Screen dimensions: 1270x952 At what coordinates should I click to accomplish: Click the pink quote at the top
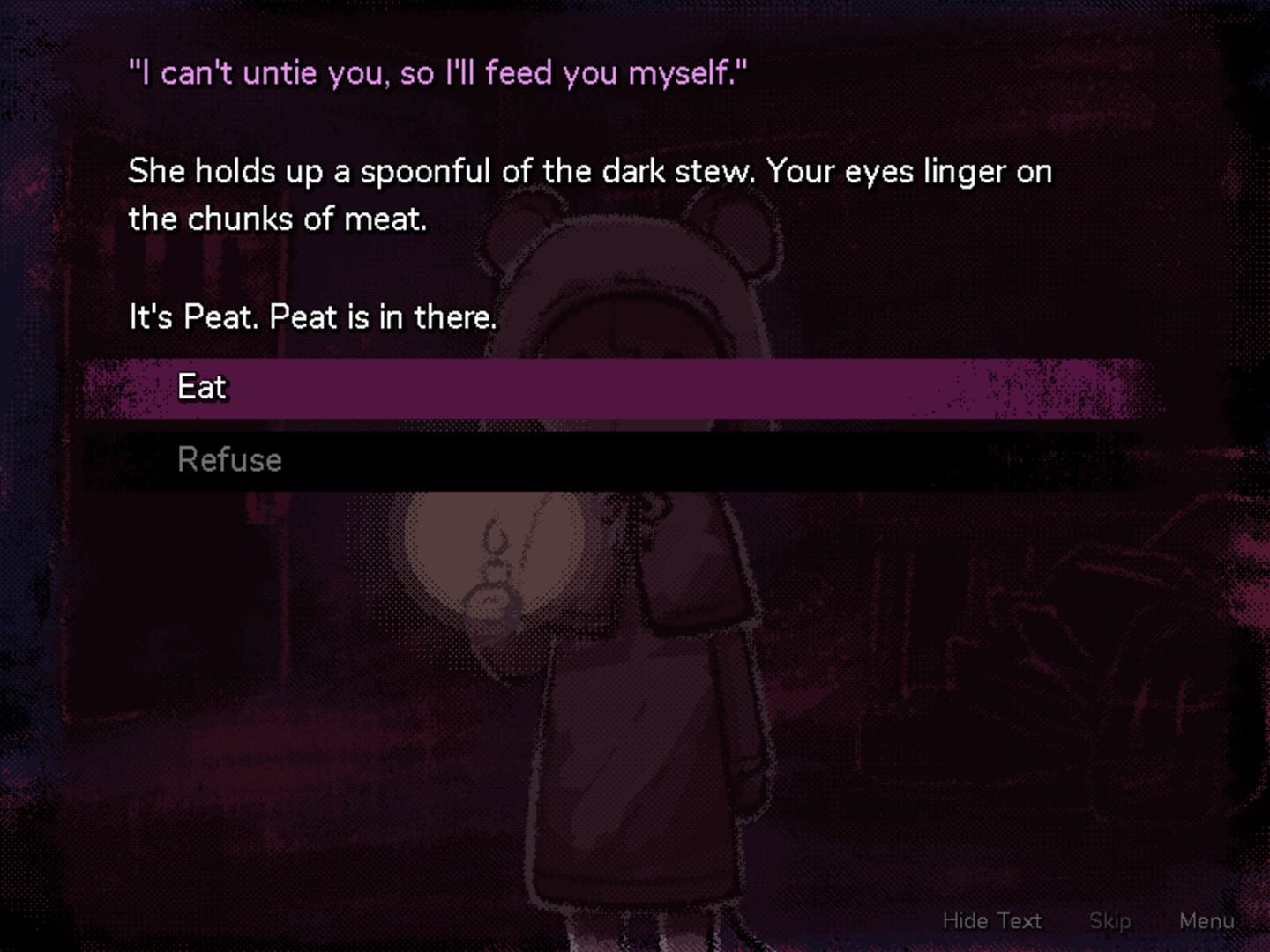click(x=437, y=72)
